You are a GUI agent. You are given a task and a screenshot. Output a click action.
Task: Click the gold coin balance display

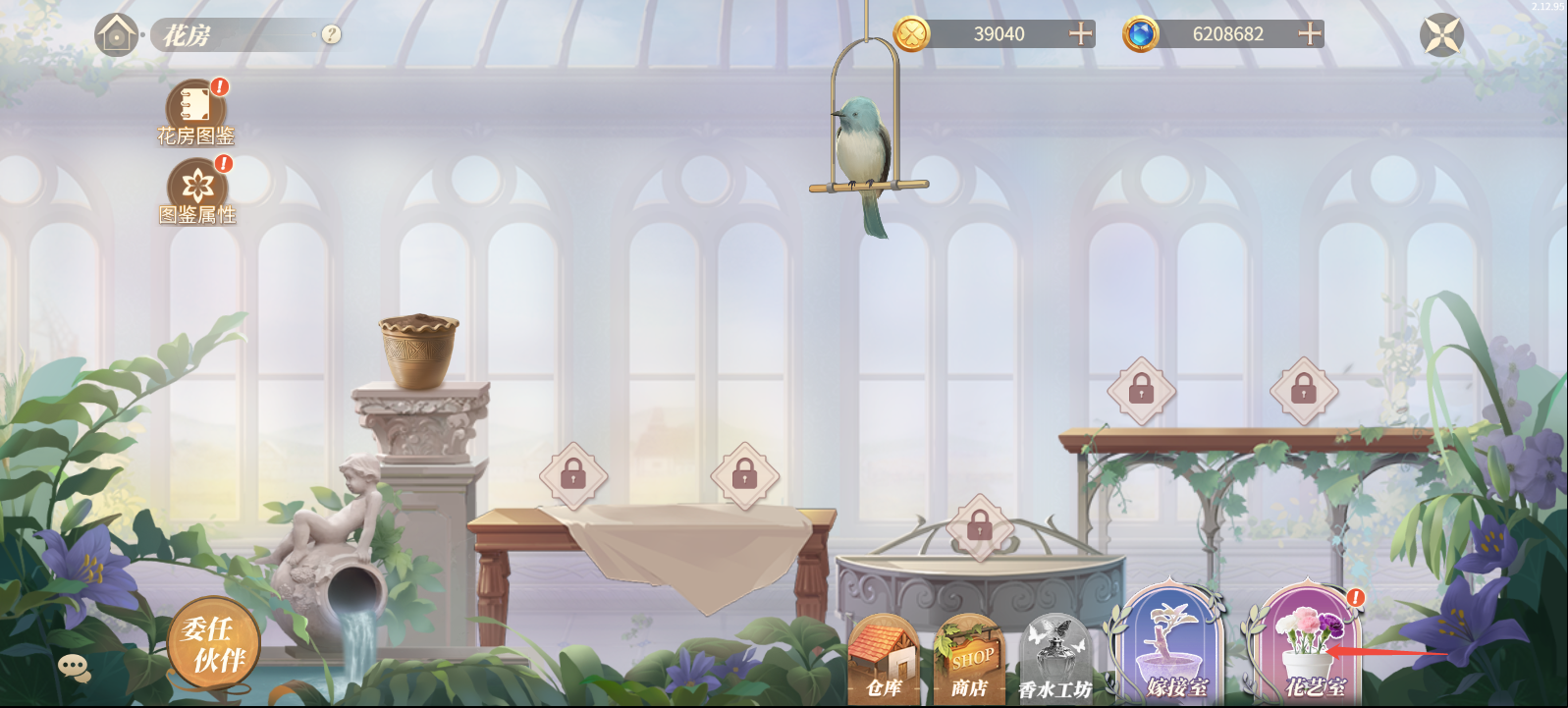[x=995, y=34]
